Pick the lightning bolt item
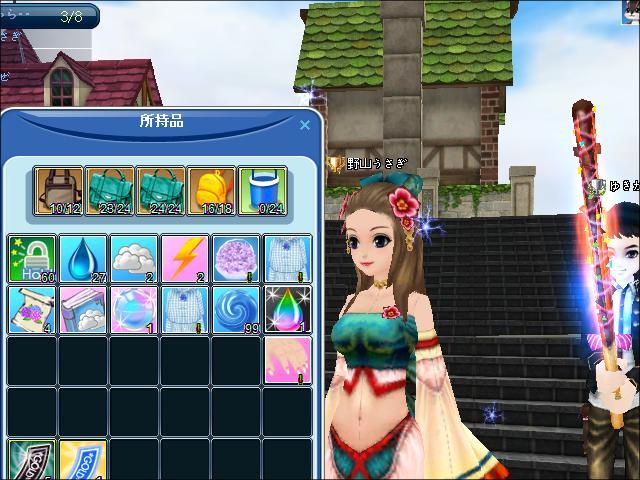The height and width of the screenshot is (480, 640). [185, 259]
